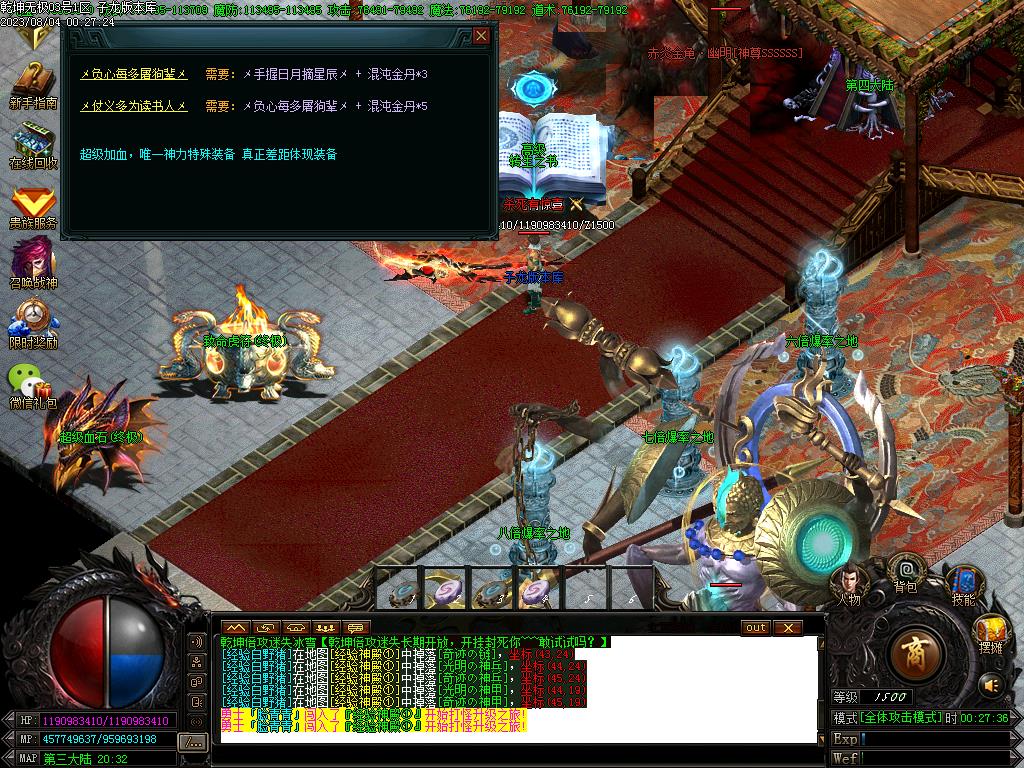Click the chat panel's out button
The image size is (1024, 768).
coord(756,628)
